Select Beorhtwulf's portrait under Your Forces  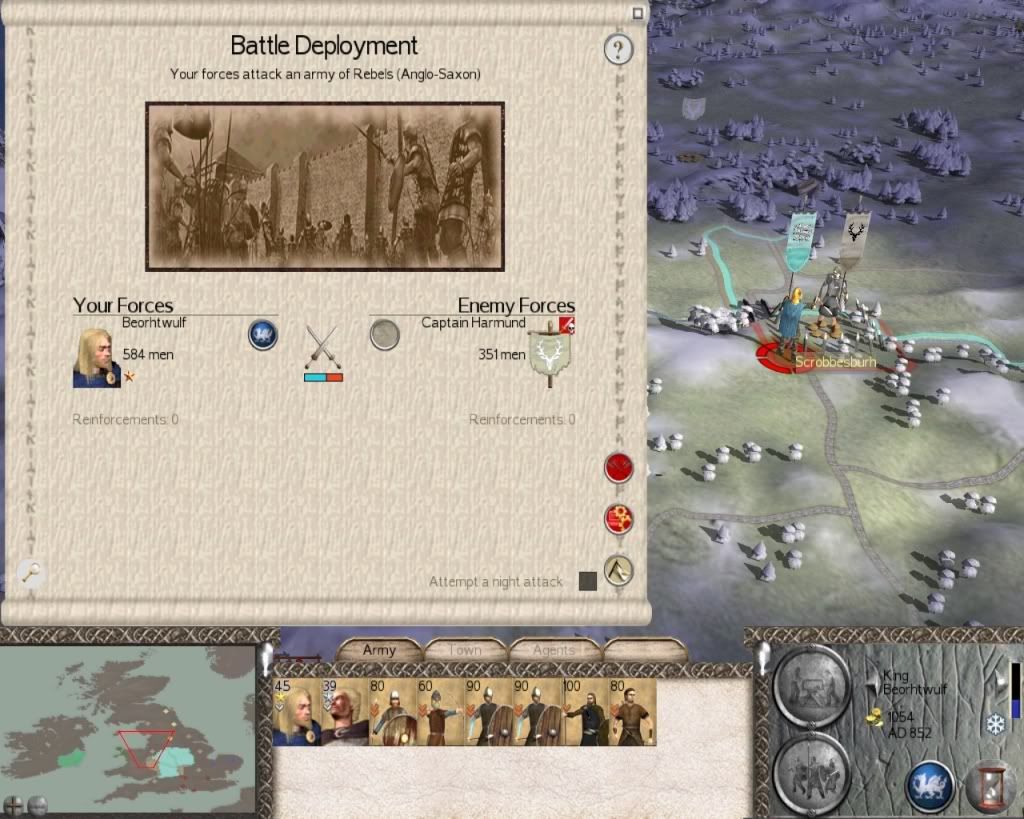point(96,357)
